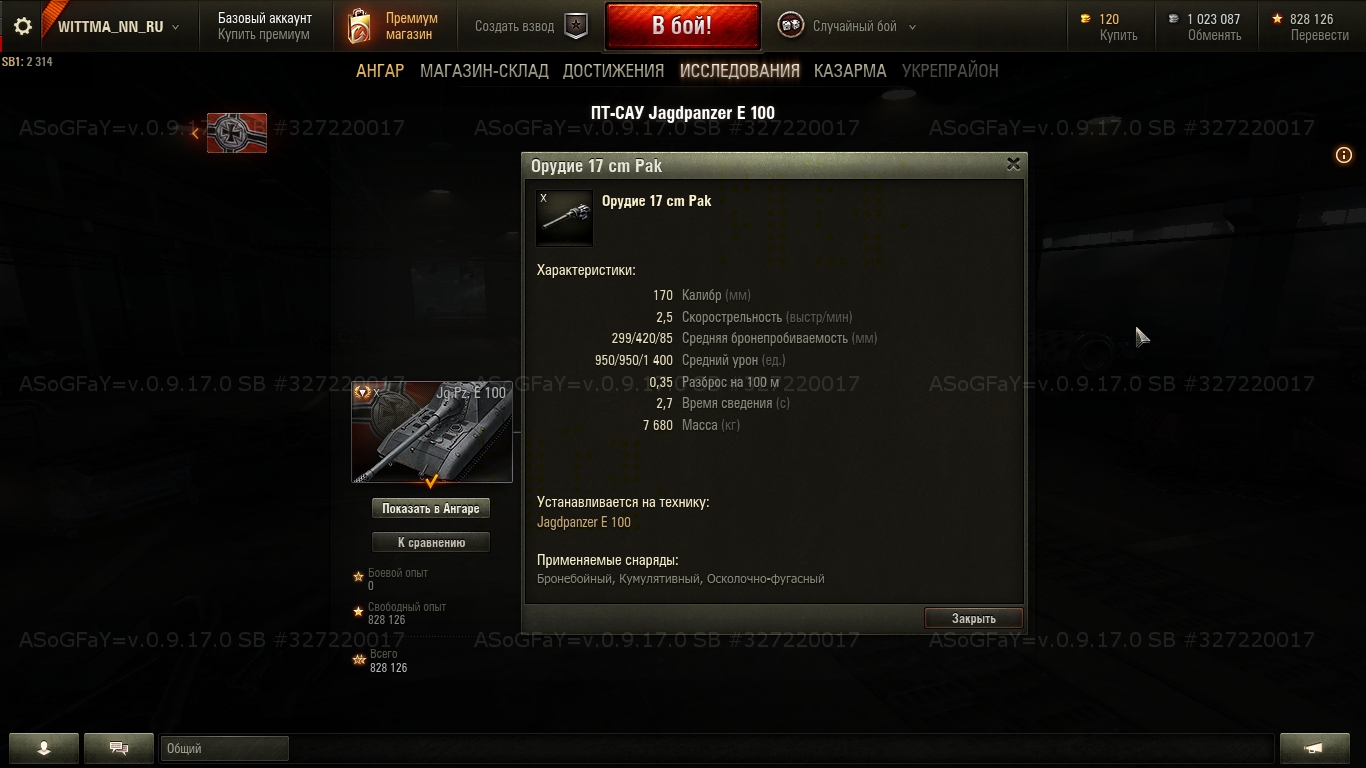Select the Исследования tab

739,71
